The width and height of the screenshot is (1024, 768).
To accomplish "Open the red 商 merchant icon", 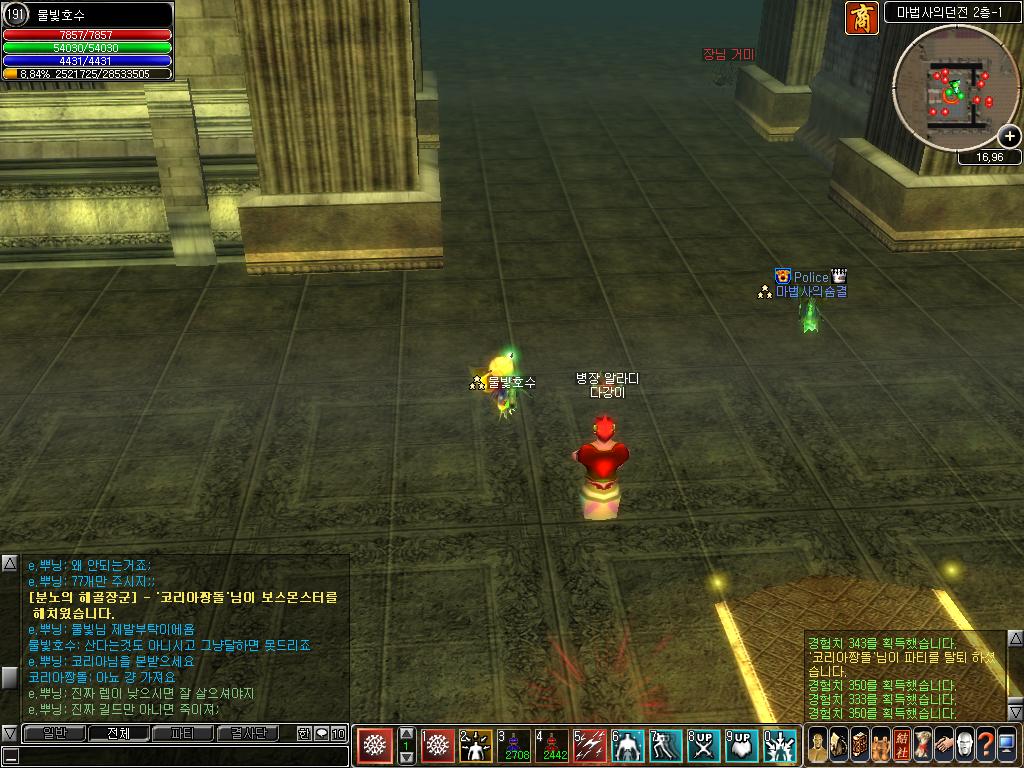I will (861, 19).
